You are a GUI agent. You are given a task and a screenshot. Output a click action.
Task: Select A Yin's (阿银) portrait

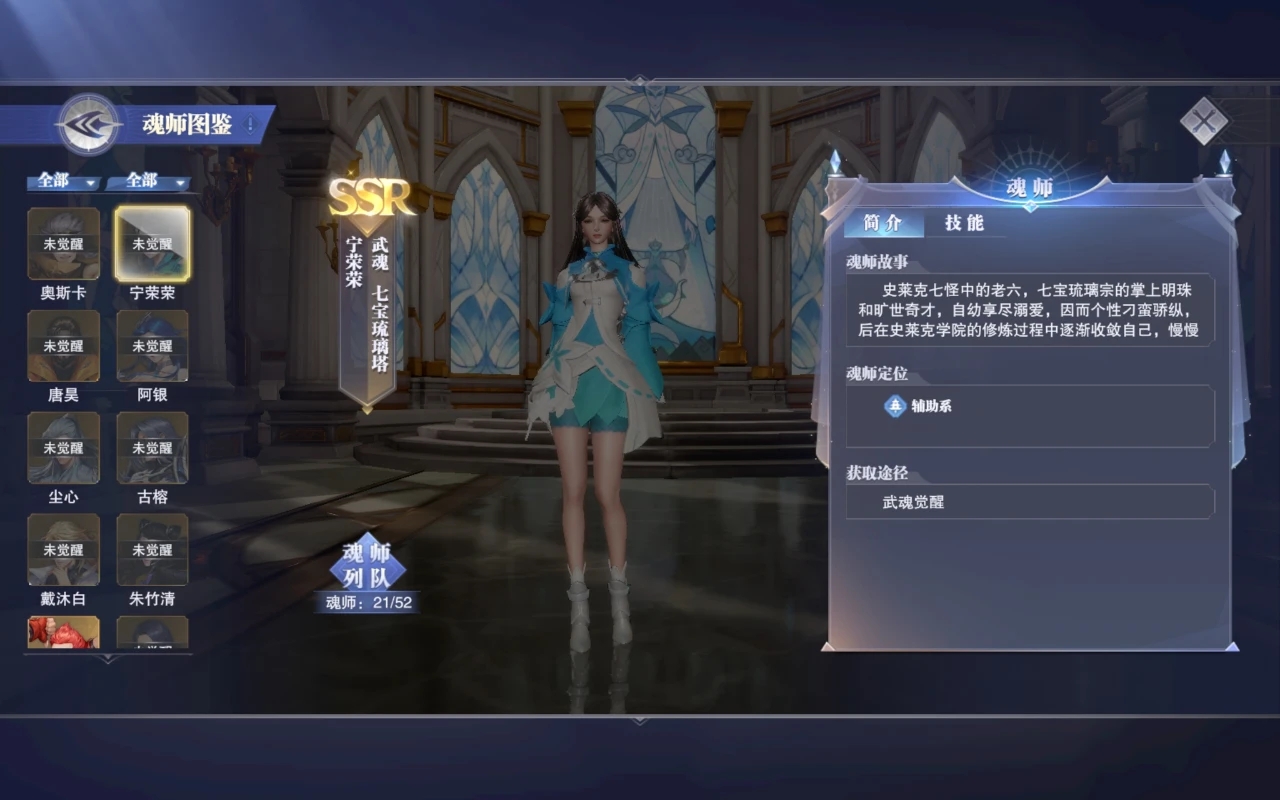tap(152, 347)
